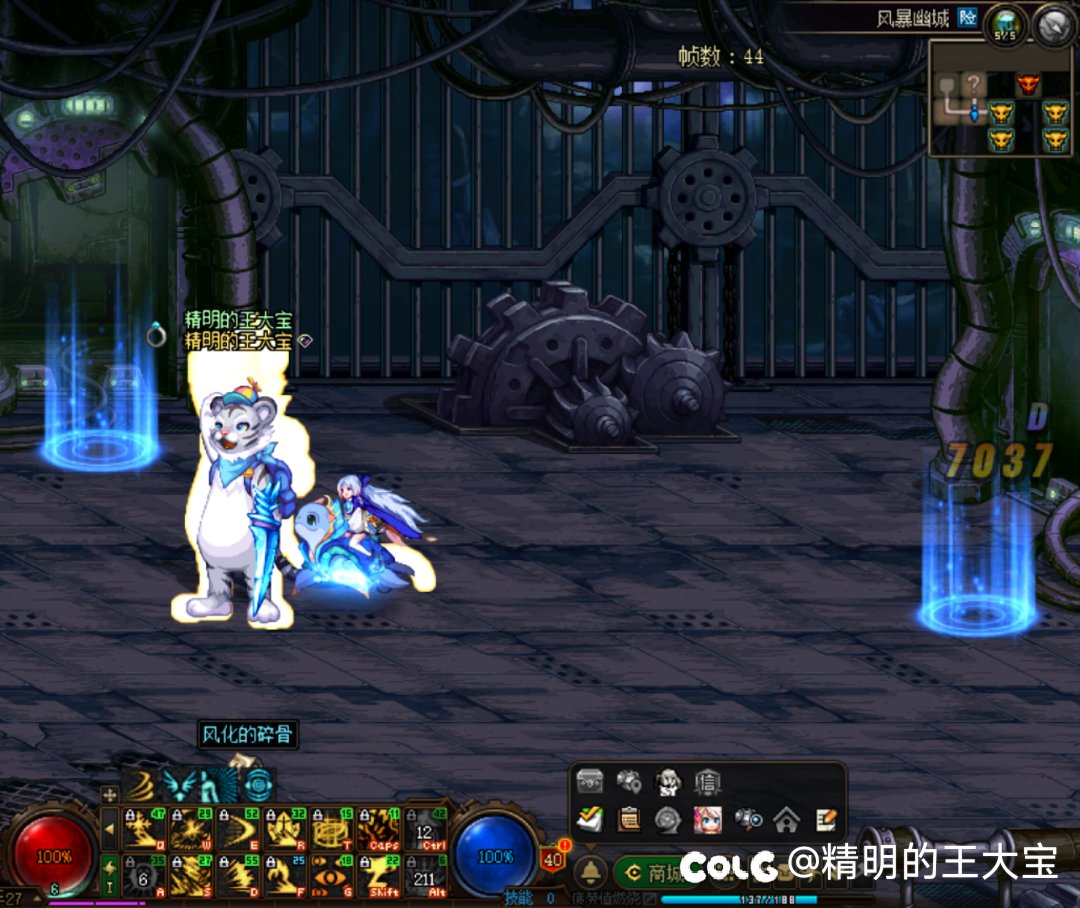The width and height of the screenshot is (1080, 908).
Task: Open the clipboard notes icon
Action: 629,820
